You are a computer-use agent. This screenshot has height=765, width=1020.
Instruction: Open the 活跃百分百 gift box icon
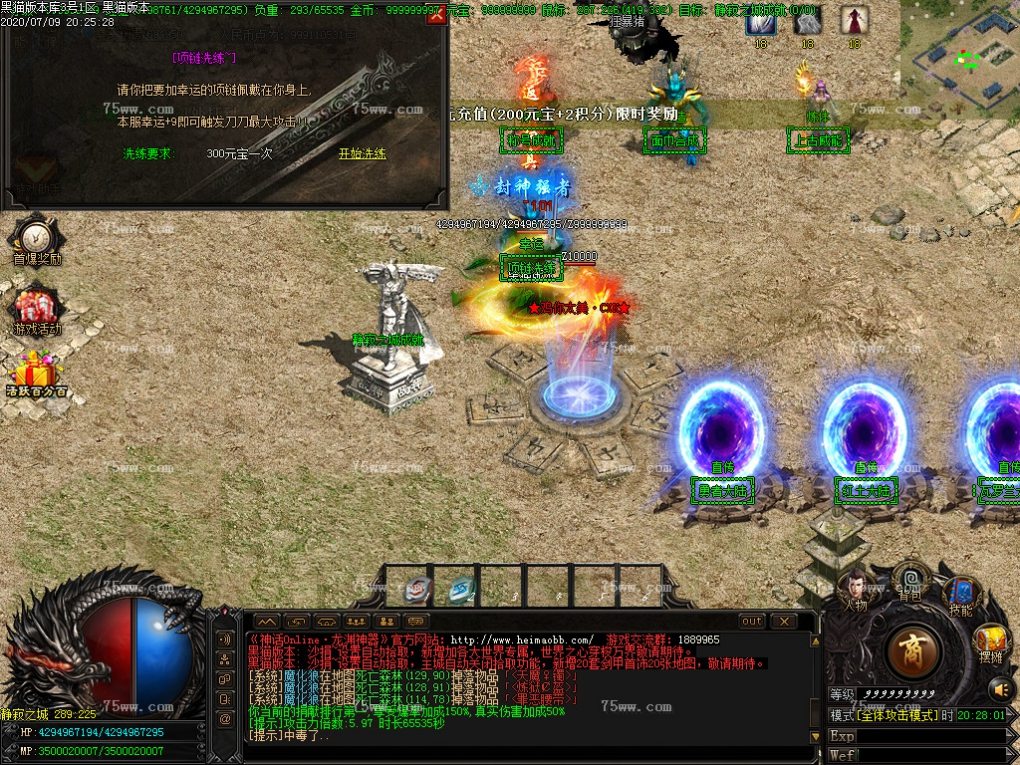tap(36, 372)
